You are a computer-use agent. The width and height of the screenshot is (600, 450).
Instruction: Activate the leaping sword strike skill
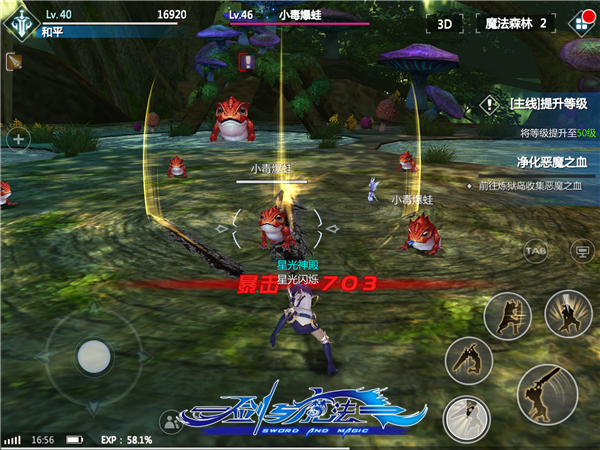468,360
